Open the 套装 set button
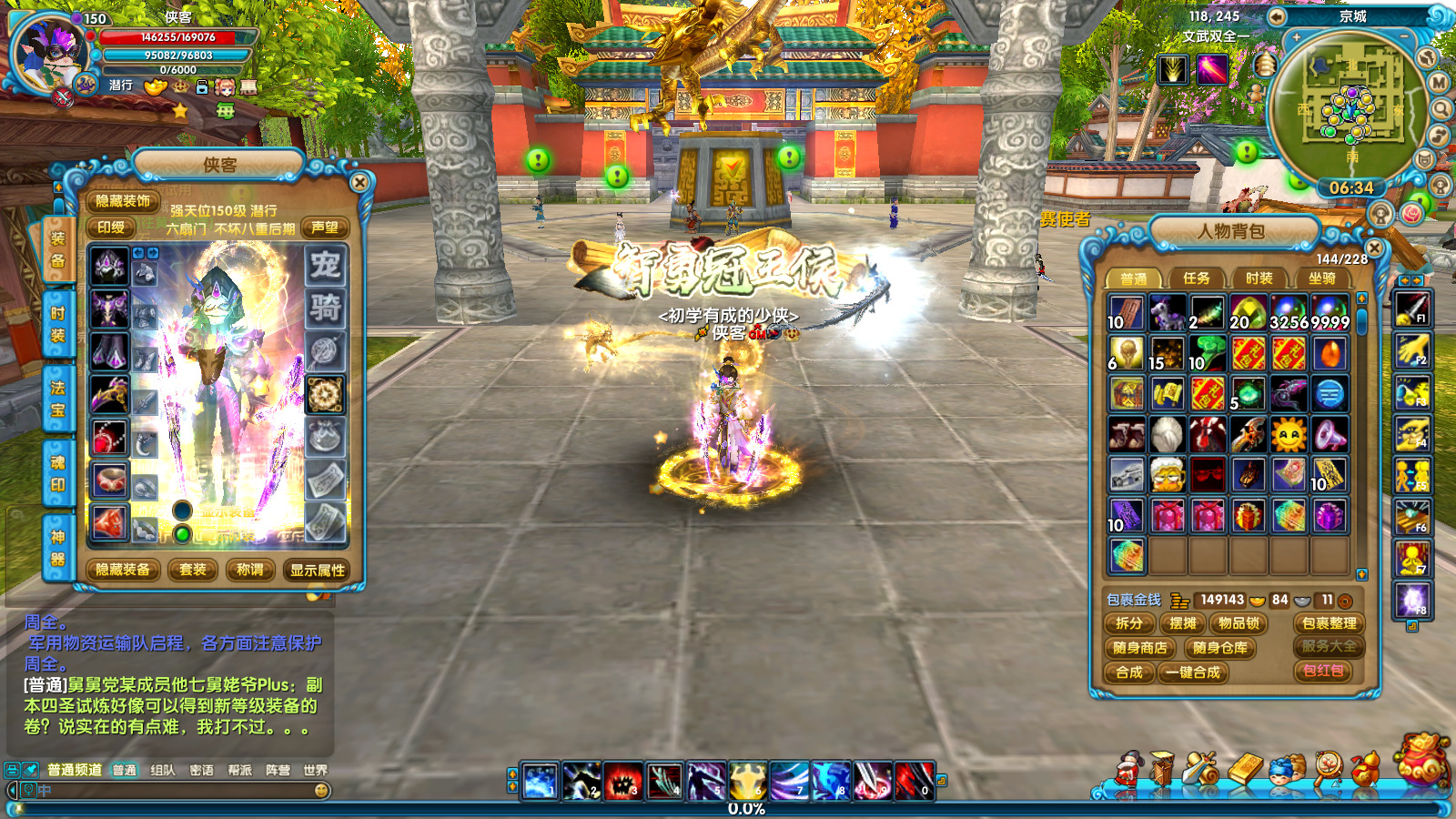This screenshot has width=1456, height=819. pyautogui.click(x=193, y=571)
